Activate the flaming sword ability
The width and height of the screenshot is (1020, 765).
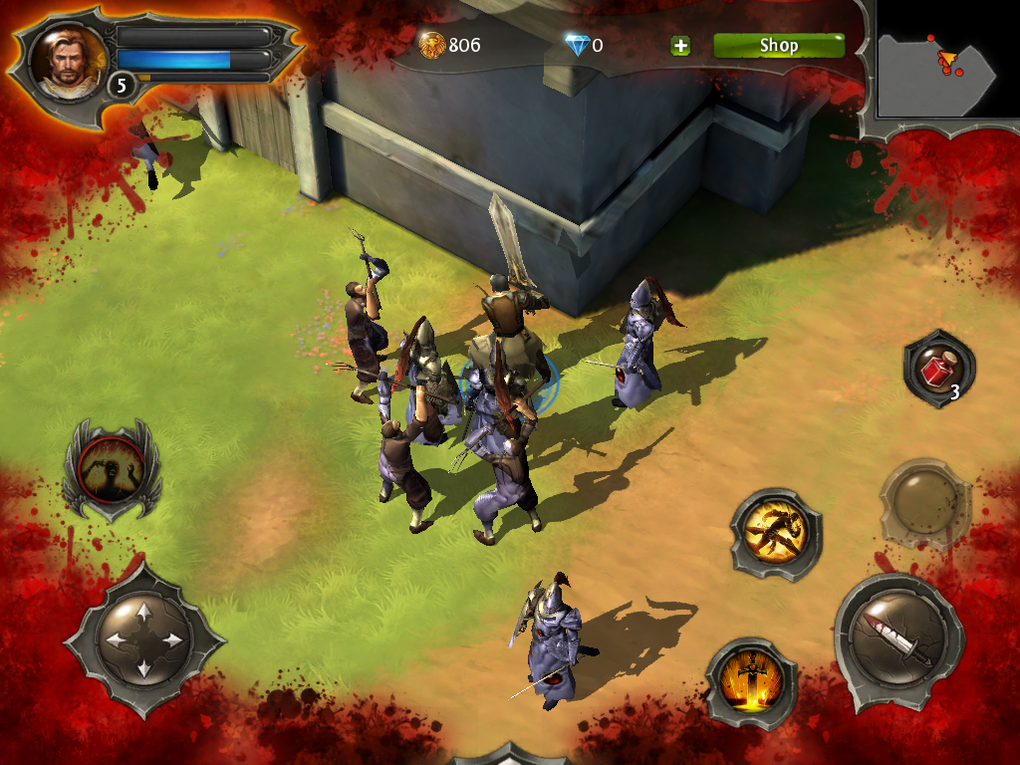tap(751, 683)
